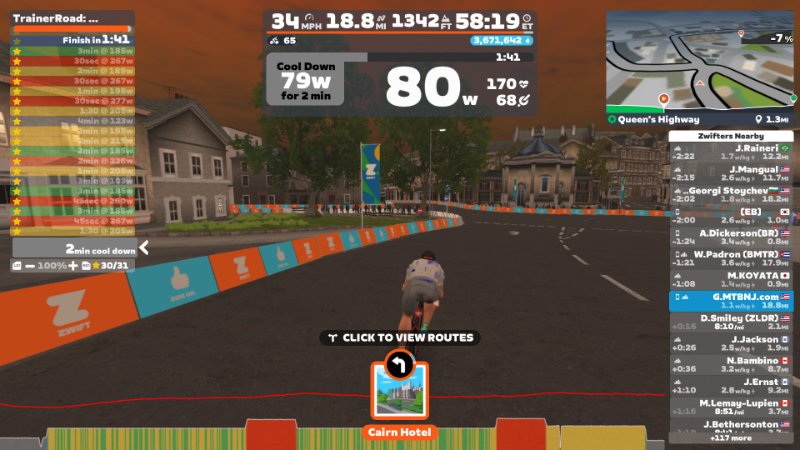Select M.KOYATA from Zwifters Nearby
The image size is (800, 450).
point(732,280)
